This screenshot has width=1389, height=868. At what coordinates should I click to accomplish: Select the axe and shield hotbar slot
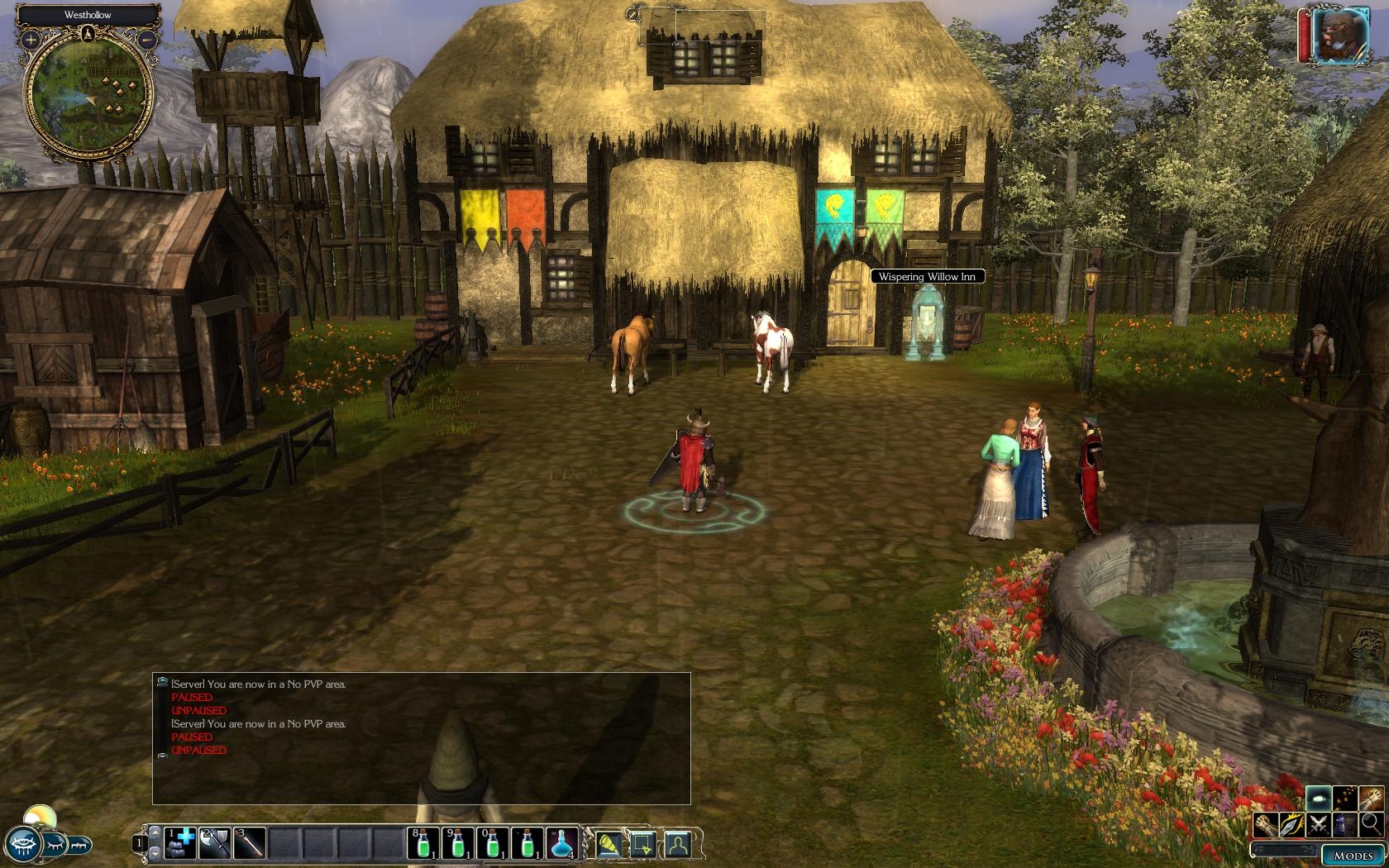215,842
